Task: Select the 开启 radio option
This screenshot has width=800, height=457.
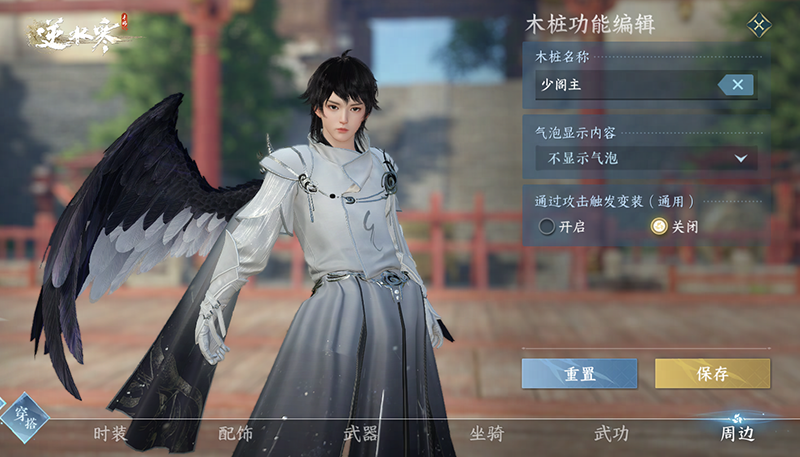Action: pos(547,227)
